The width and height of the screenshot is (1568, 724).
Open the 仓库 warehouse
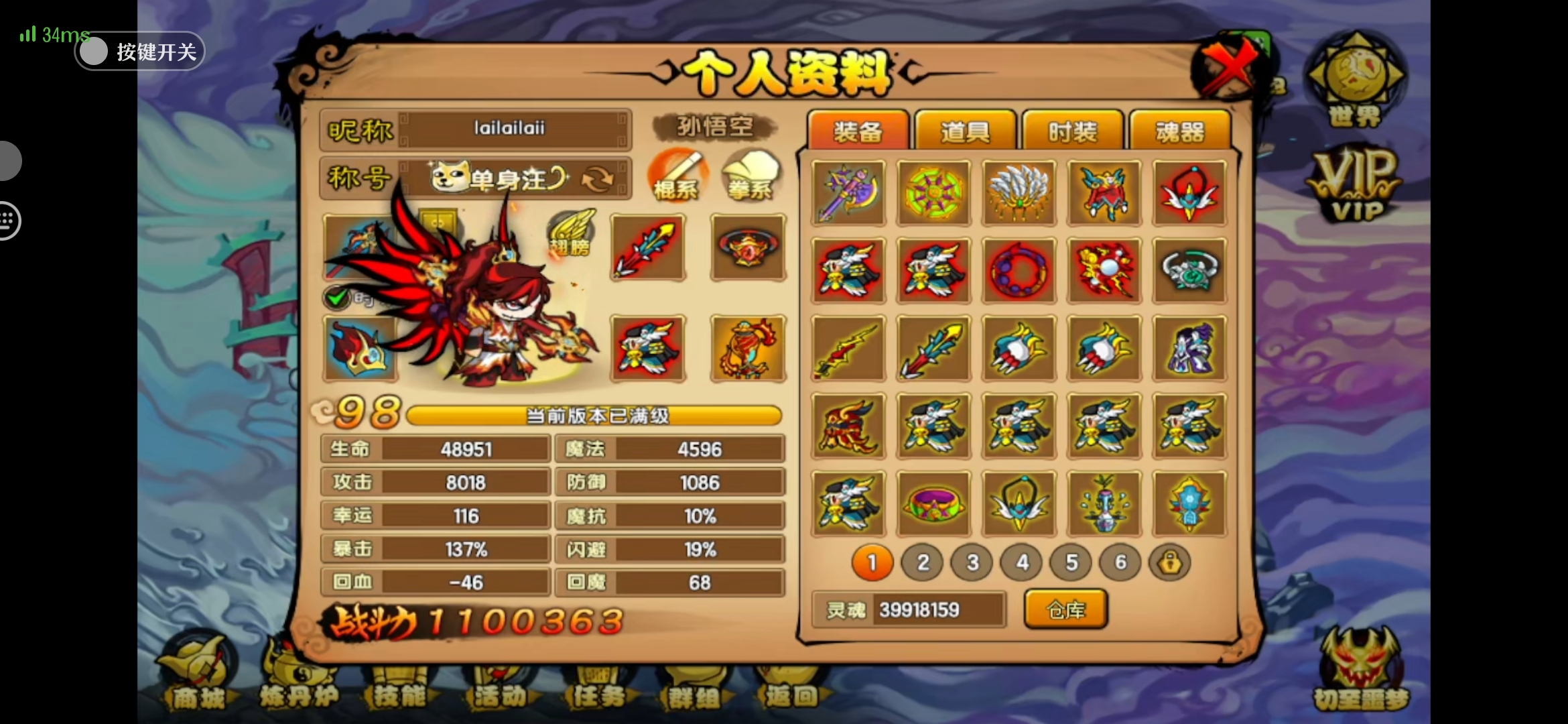click(1065, 610)
